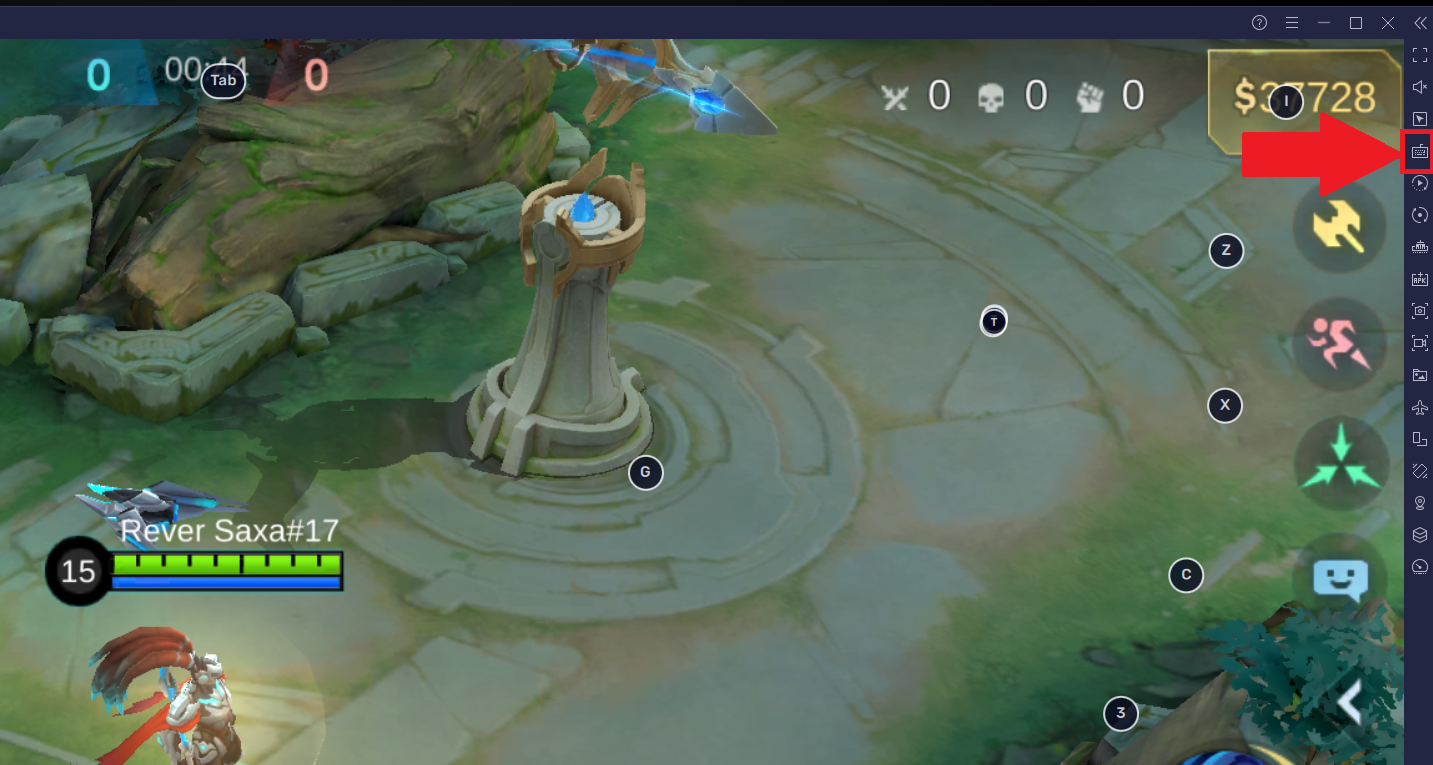Mute the emulator volume
The image size is (1433, 765).
(1419, 87)
